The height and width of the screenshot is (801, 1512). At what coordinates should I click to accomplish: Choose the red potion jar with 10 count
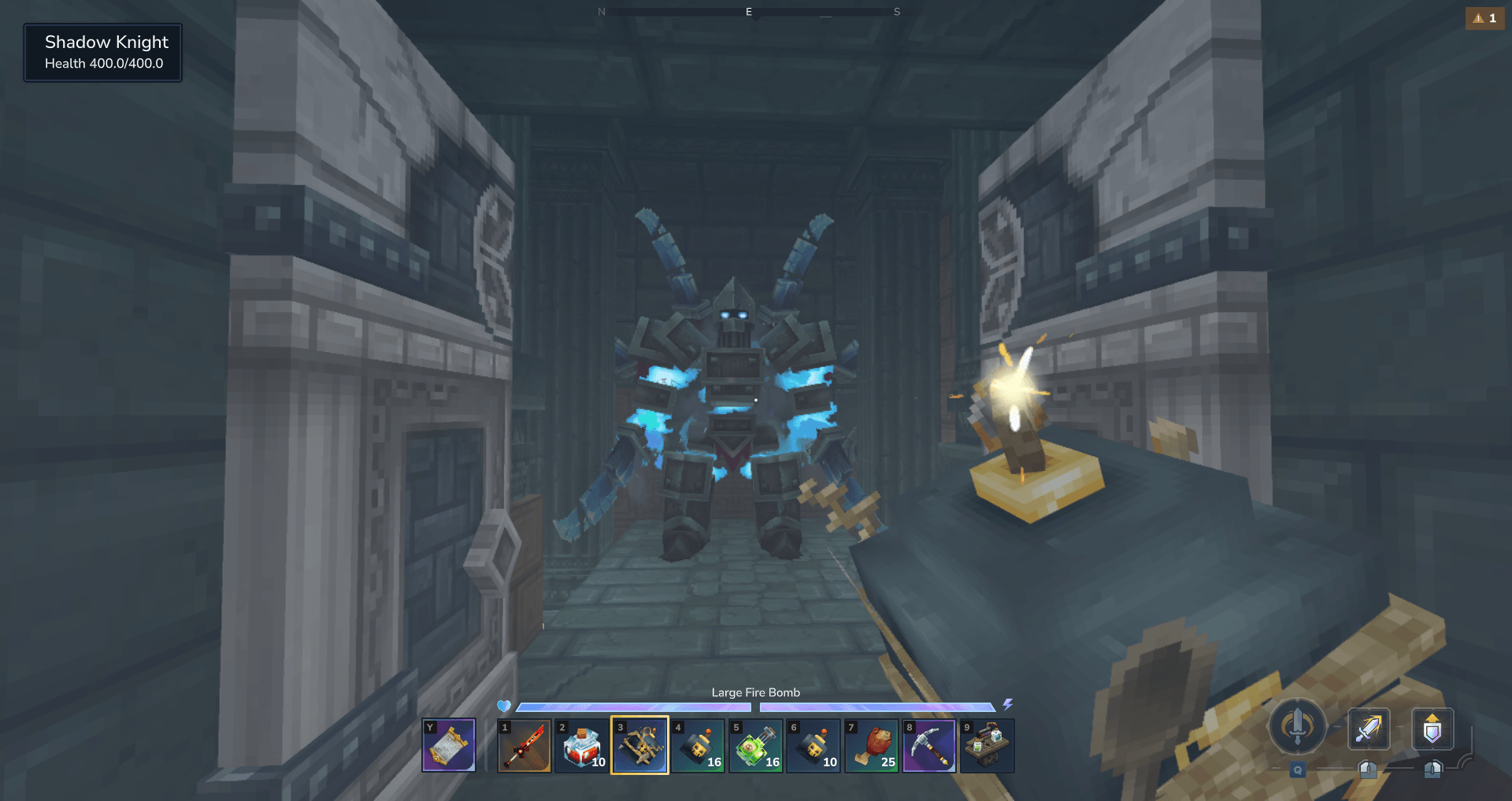click(x=583, y=745)
